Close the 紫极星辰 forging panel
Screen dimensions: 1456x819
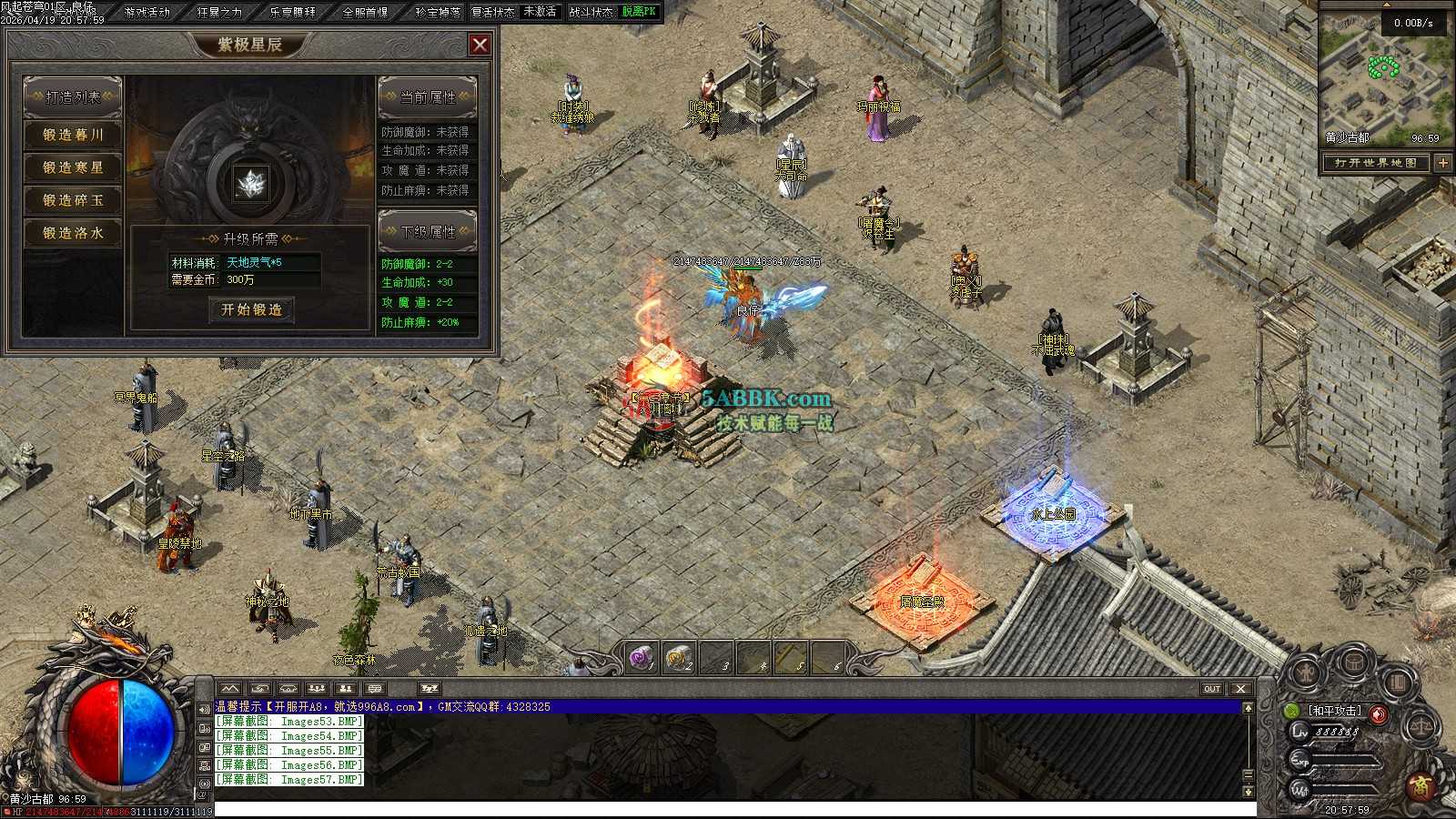tap(480, 45)
